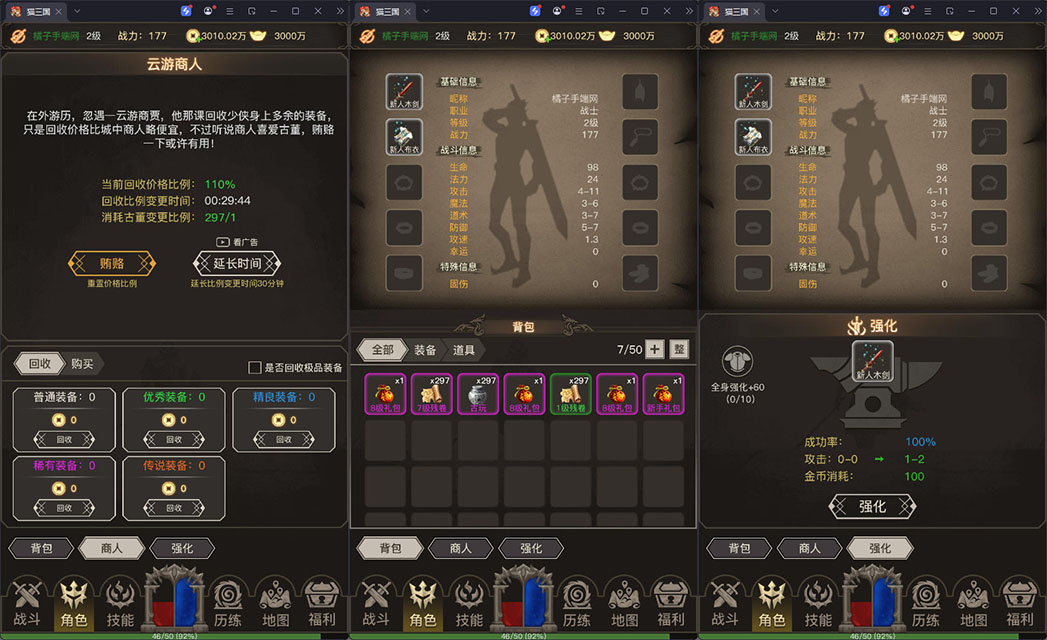Sort the backpack with the 整 button
1047x640 pixels.
click(x=679, y=349)
